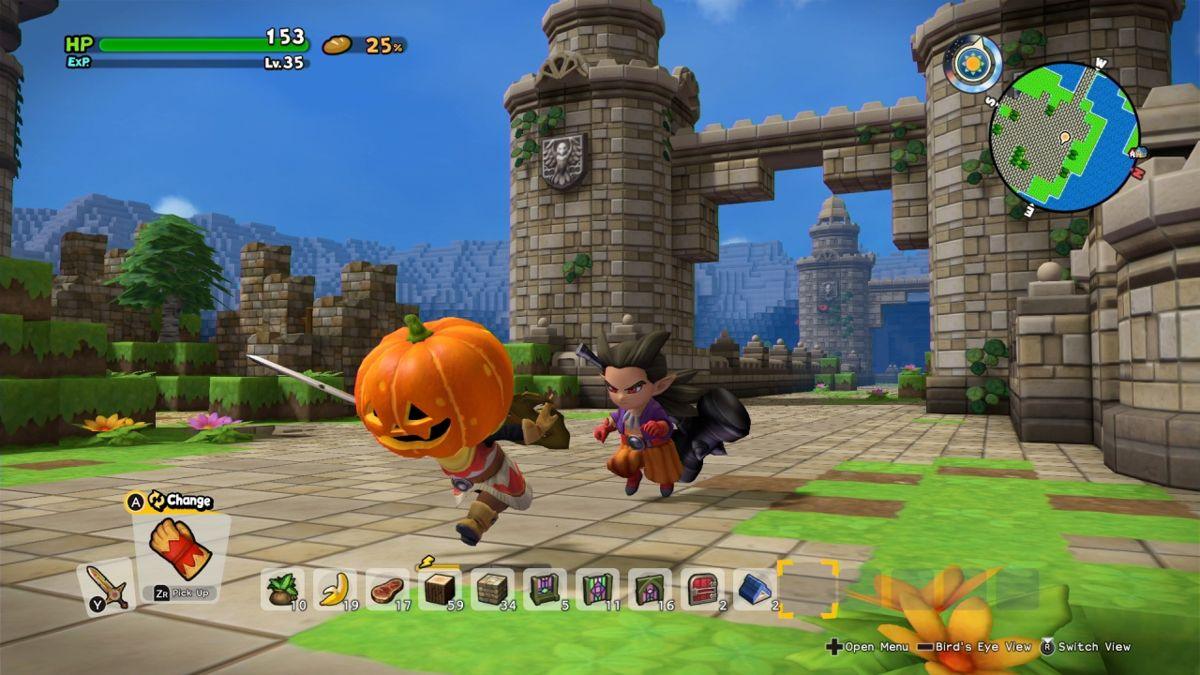Image resolution: width=1200 pixels, height=675 pixels.
Task: Choose the banana stack in the hotbar
Action: pyautogui.click(x=335, y=588)
